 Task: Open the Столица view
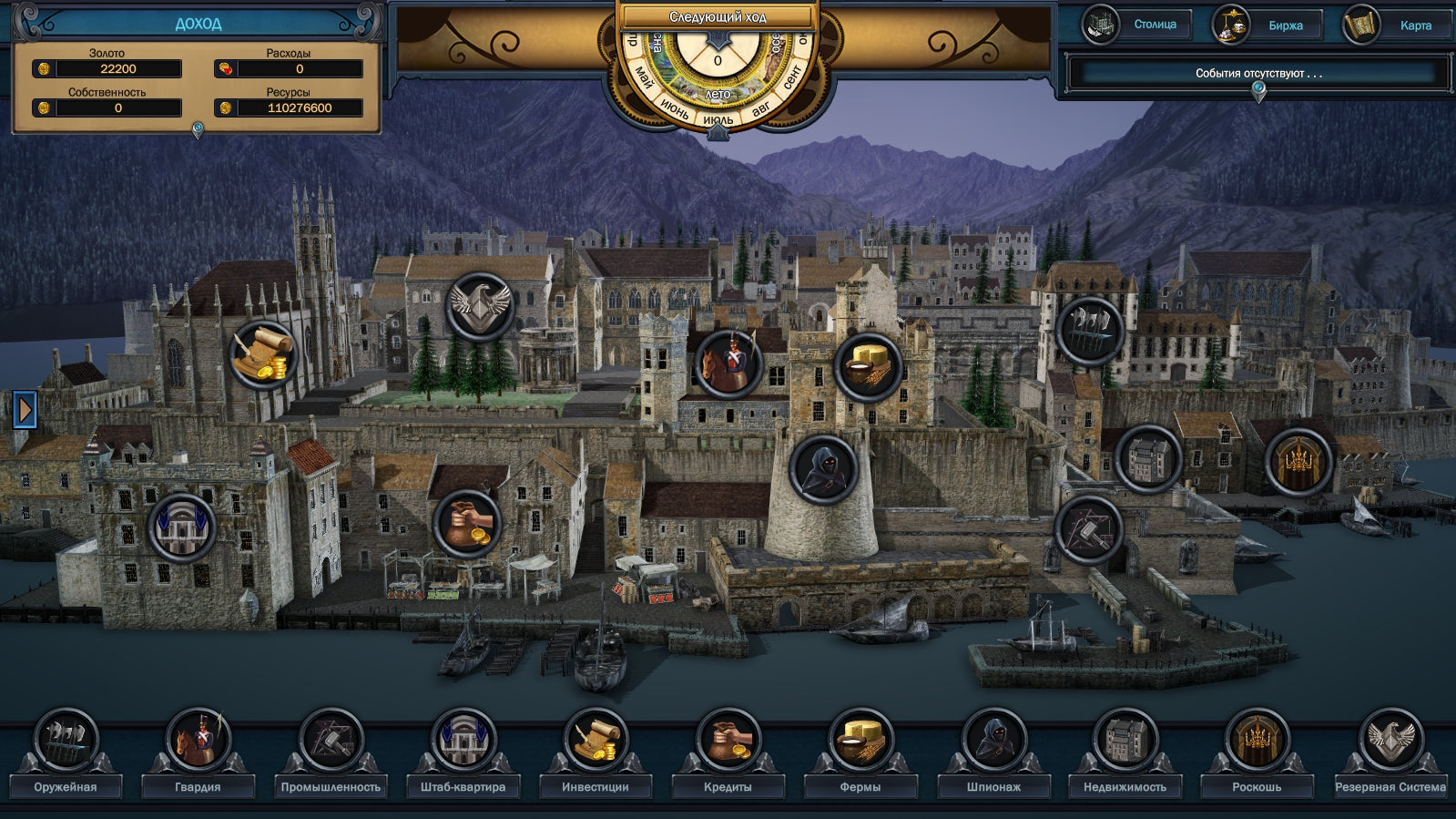point(1136,25)
